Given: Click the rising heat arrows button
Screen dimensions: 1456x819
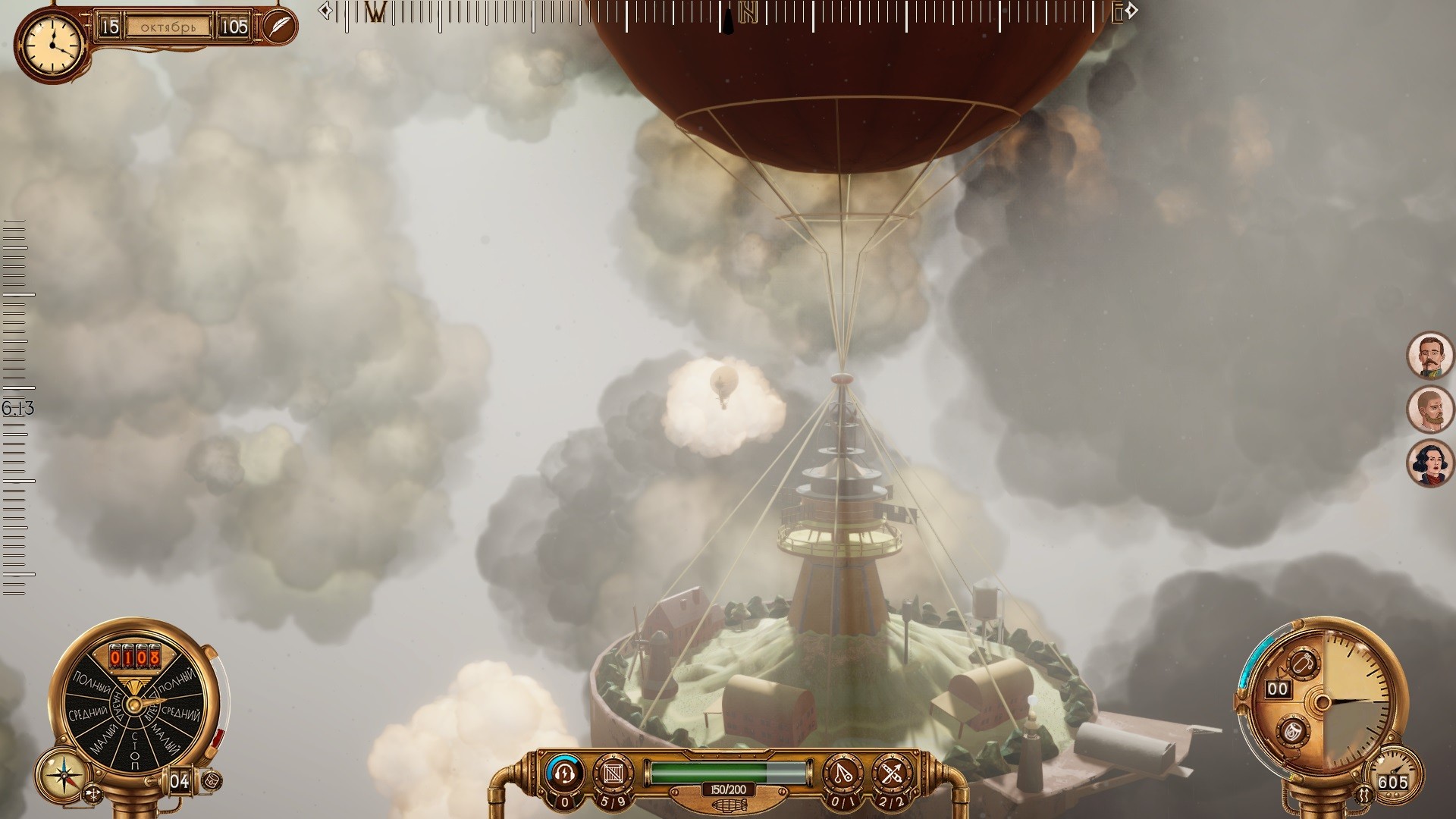Looking at the screenshot, I should tap(1363, 795).
